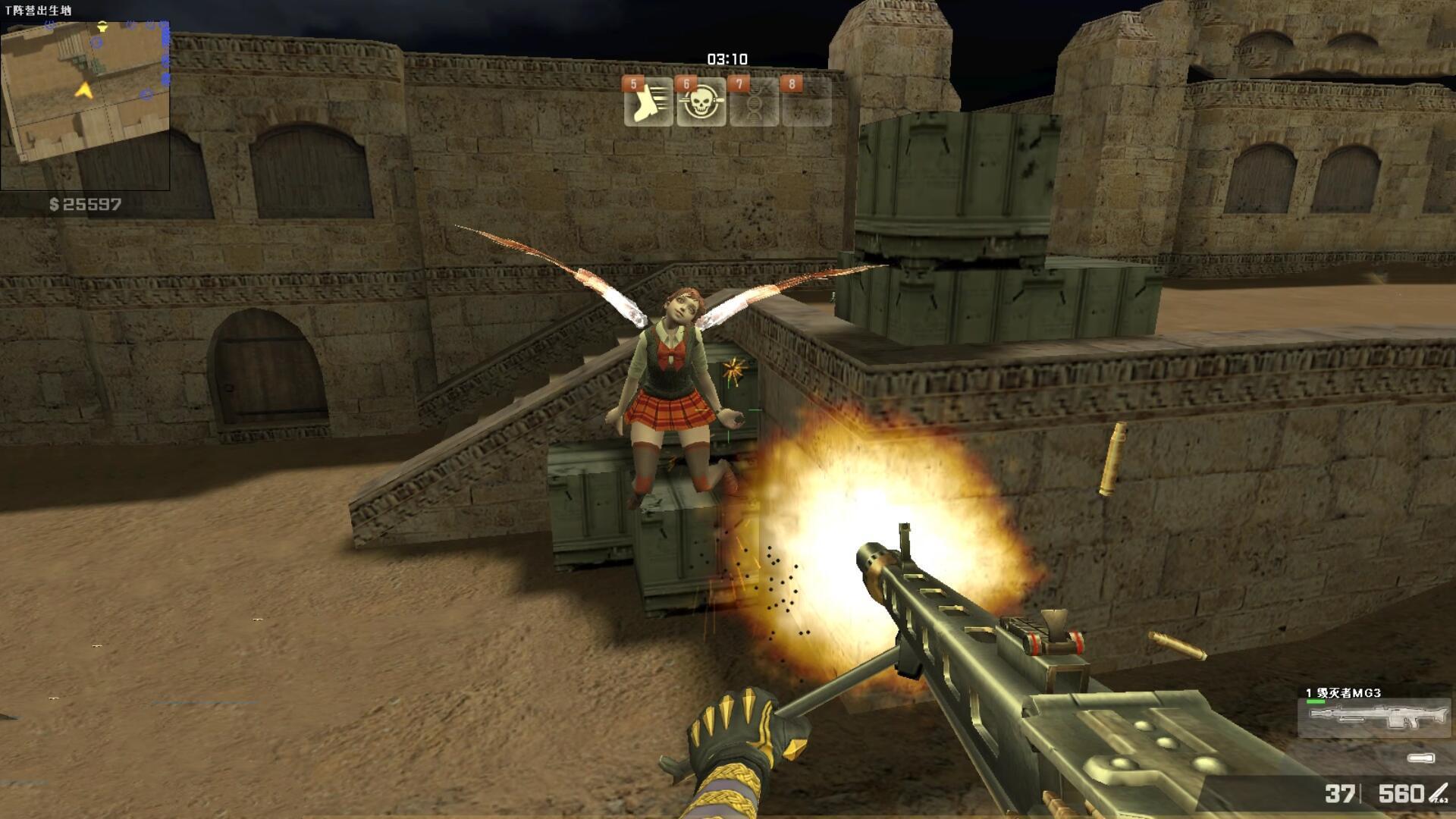Activate the boot sprint skill
The height and width of the screenshot is (819, 1456).
(648, 103)
